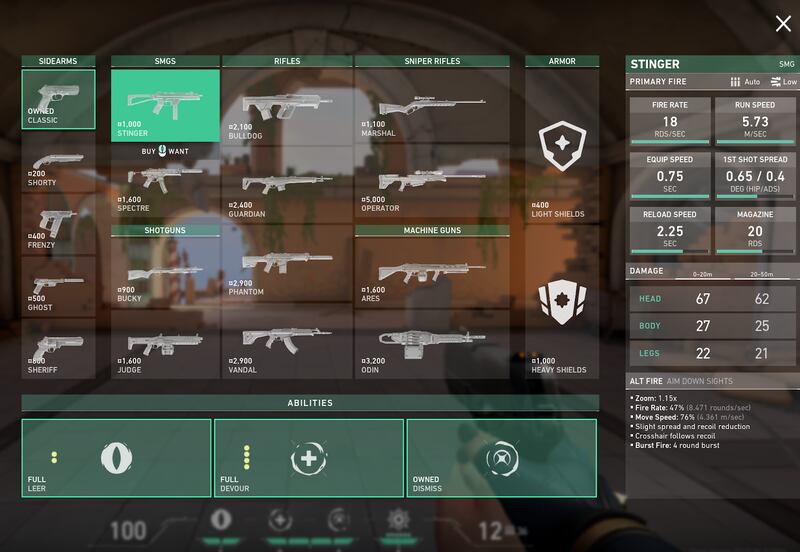Screen dimensions: 800x552
Task: Buy the Stinger SMG
Action: [165, 104]
